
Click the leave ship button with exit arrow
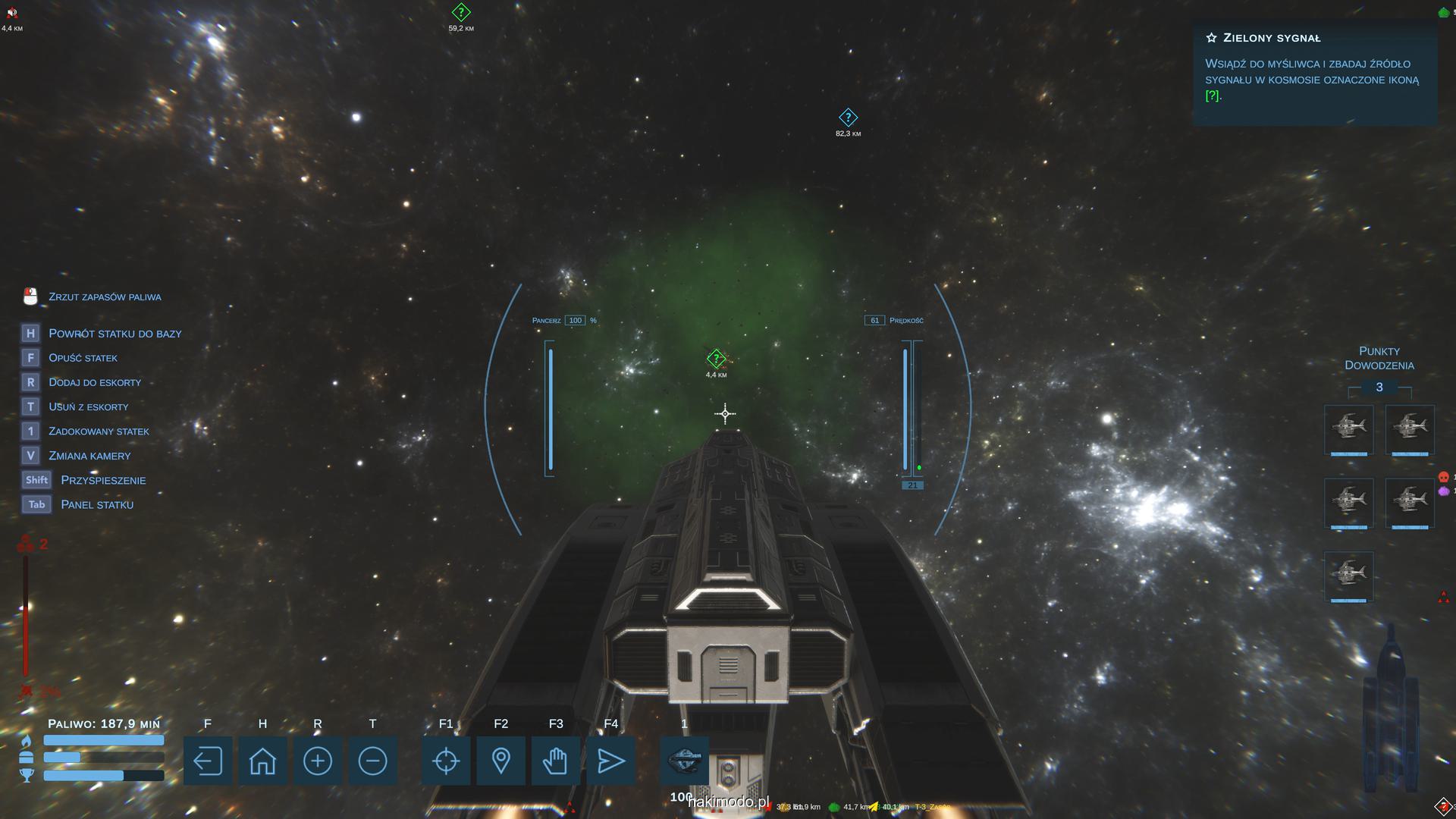tap(207, 761)
